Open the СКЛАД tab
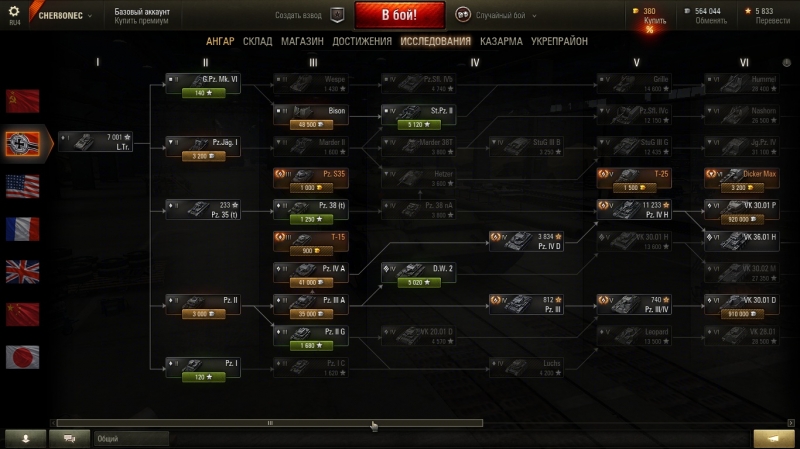 257,42
